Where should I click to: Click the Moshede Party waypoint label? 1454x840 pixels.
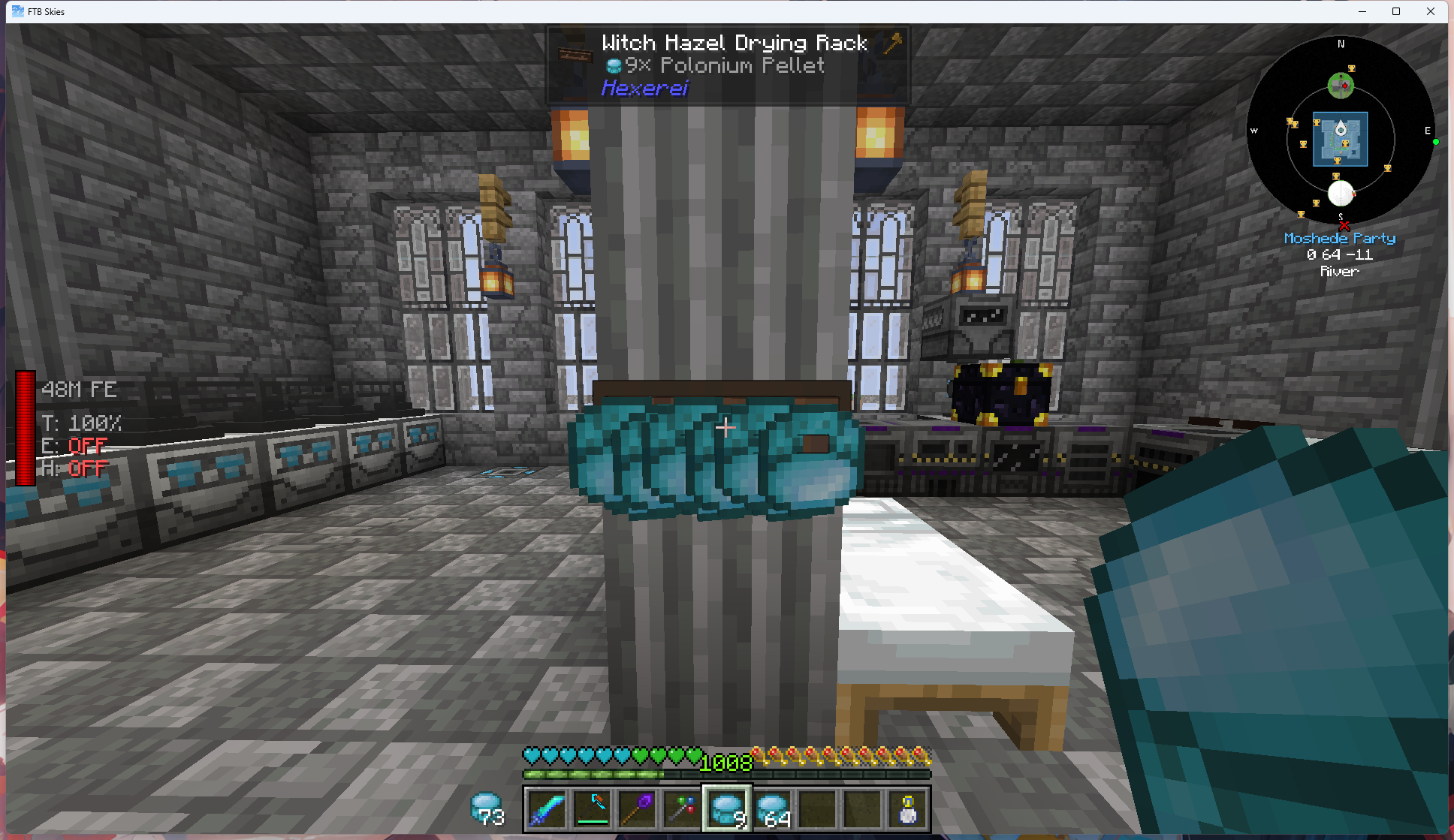click(1339, 238)
